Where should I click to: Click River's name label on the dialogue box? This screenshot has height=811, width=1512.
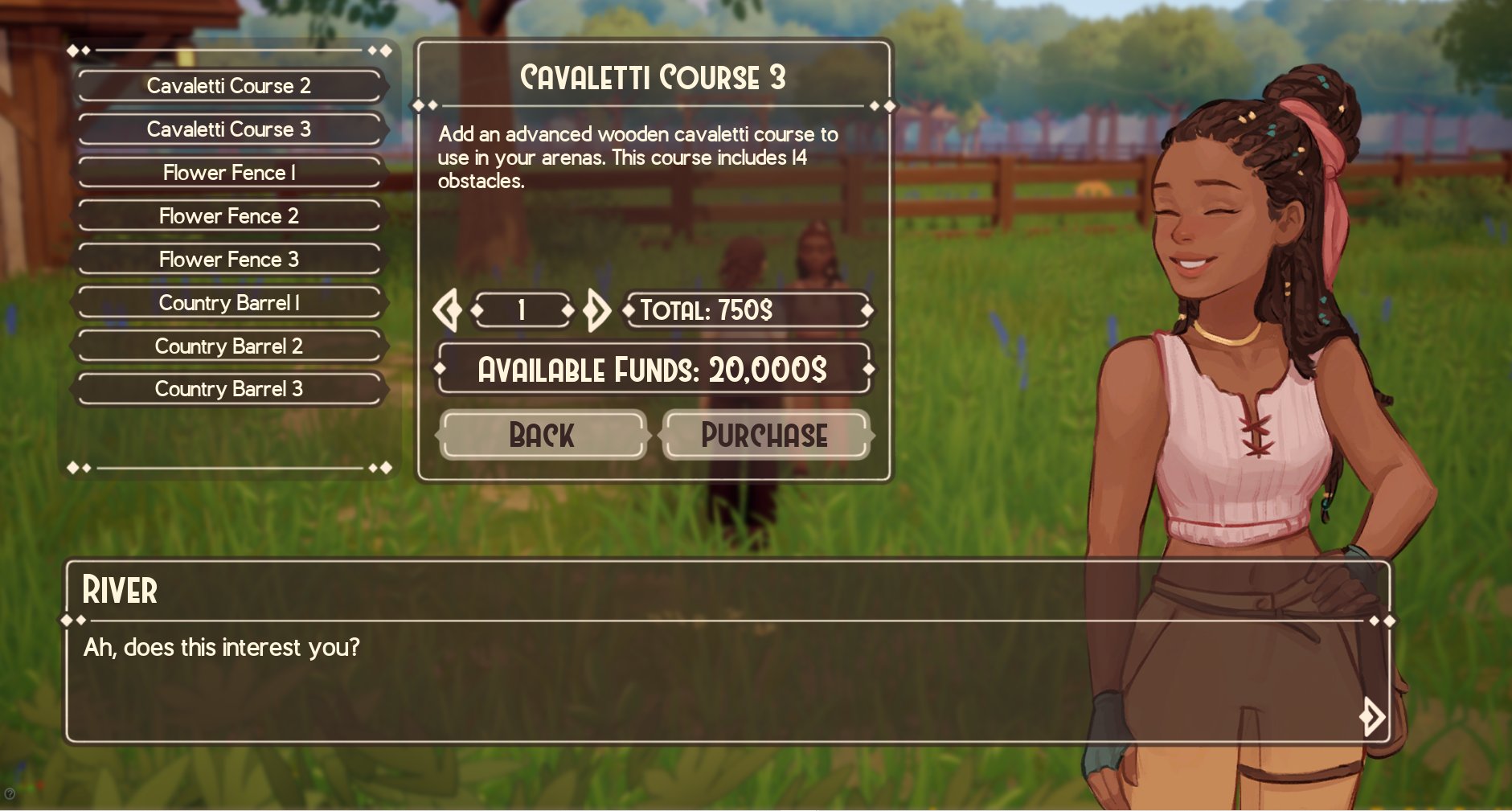[119, 591]
